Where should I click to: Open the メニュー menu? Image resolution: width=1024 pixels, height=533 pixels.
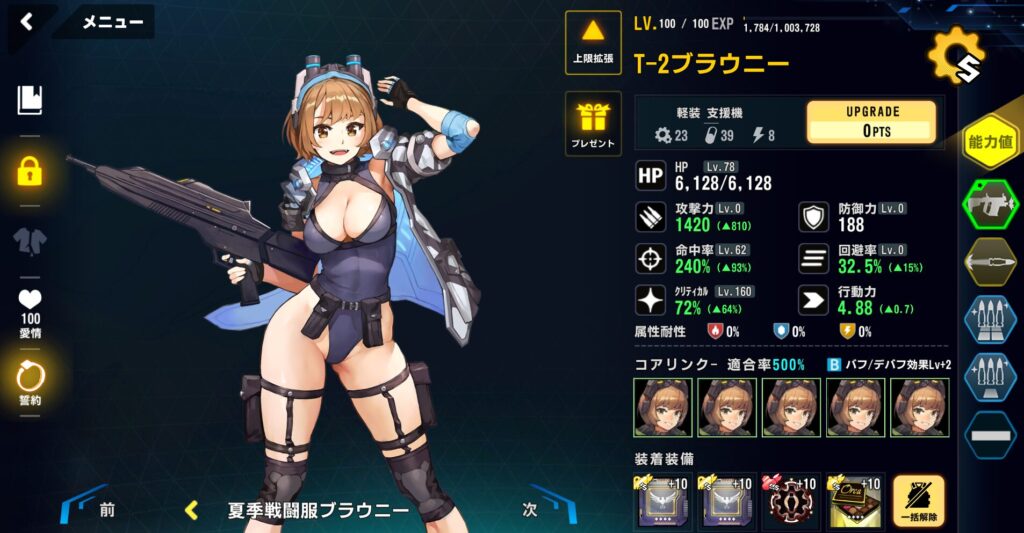[x=112, y=22]
